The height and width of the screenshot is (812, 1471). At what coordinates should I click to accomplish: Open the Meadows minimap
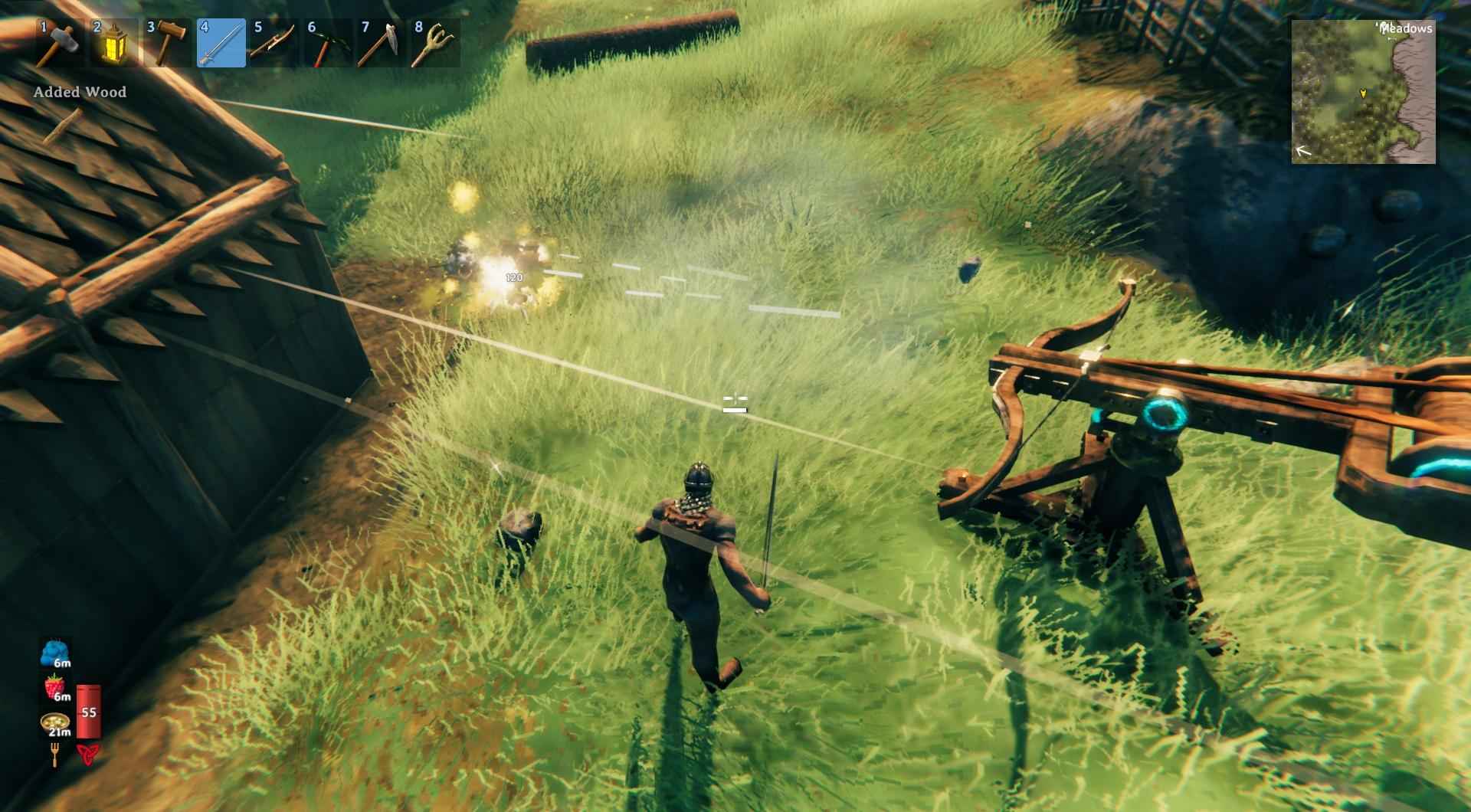(1363, 92)
